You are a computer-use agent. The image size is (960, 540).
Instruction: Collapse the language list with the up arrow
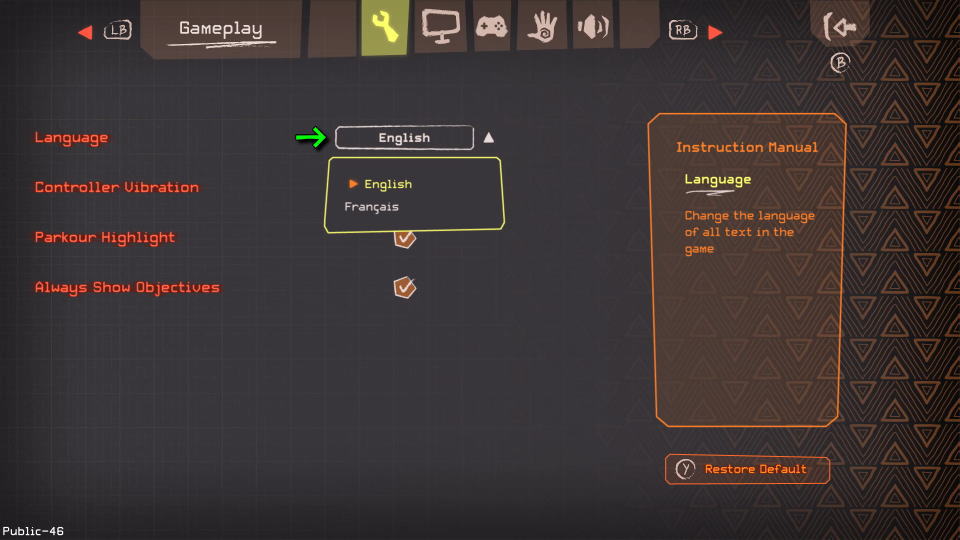click(x=488, y=138)
